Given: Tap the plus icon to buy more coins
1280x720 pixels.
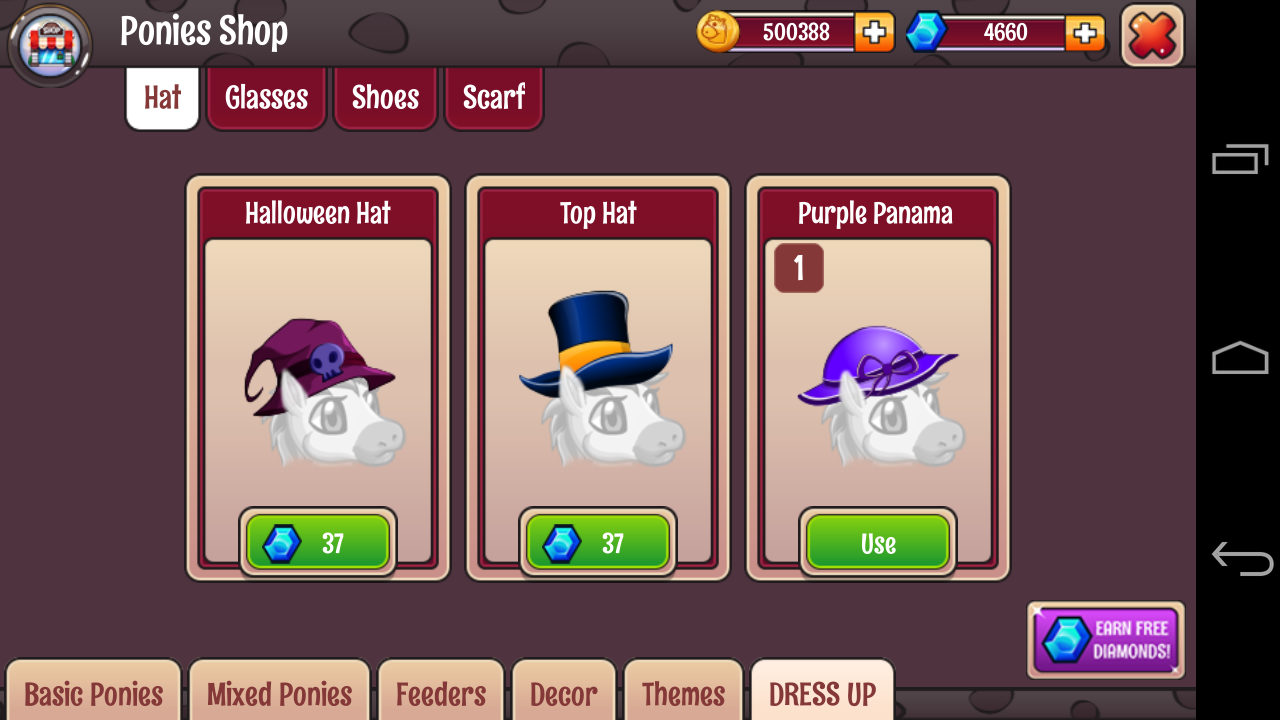Looking at the screenshot, I should click(875, 32).
